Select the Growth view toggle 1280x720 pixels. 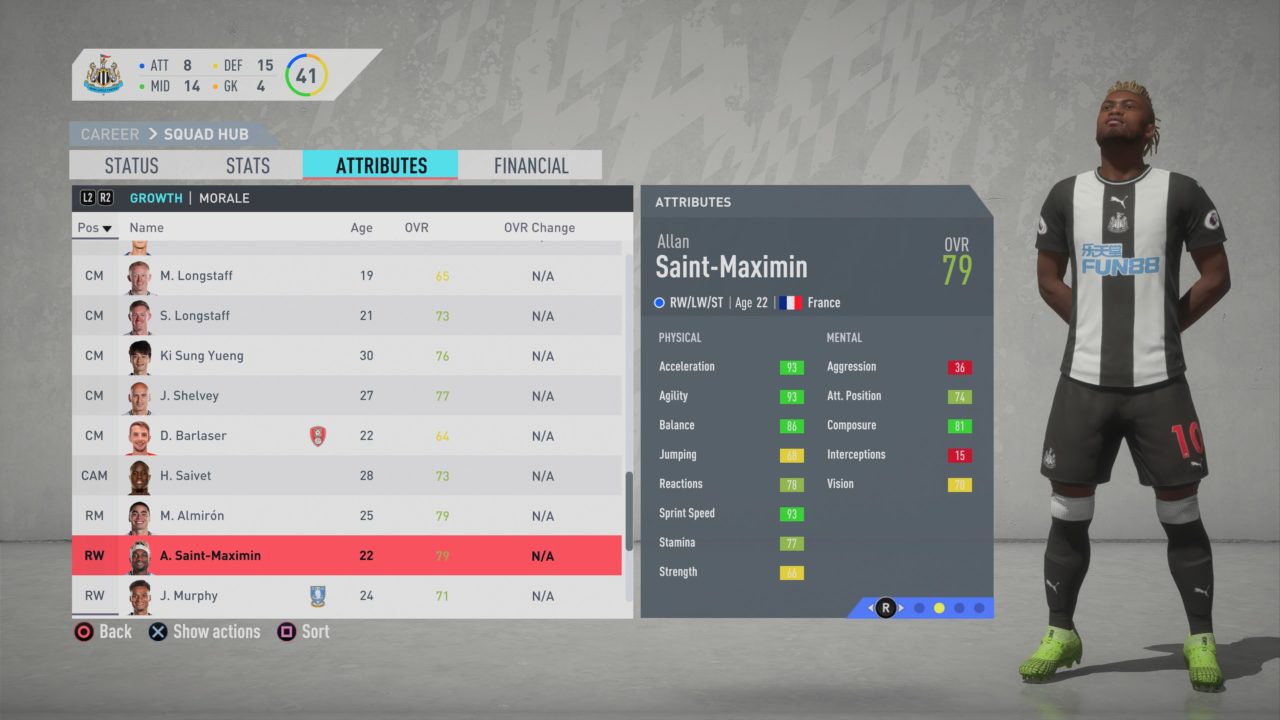tap(156, 197)
